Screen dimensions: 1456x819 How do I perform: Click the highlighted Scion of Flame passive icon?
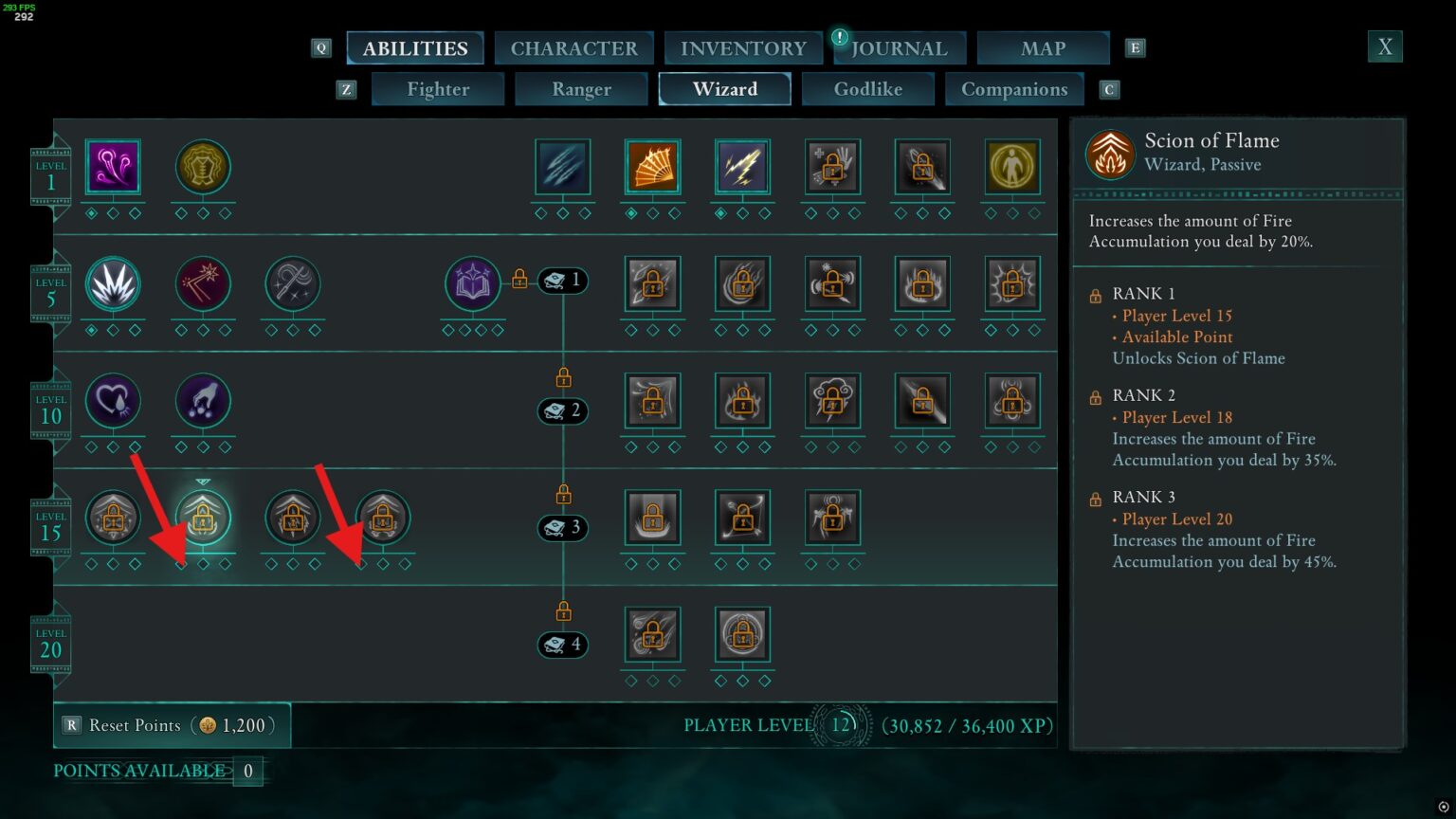click(202, 518)
